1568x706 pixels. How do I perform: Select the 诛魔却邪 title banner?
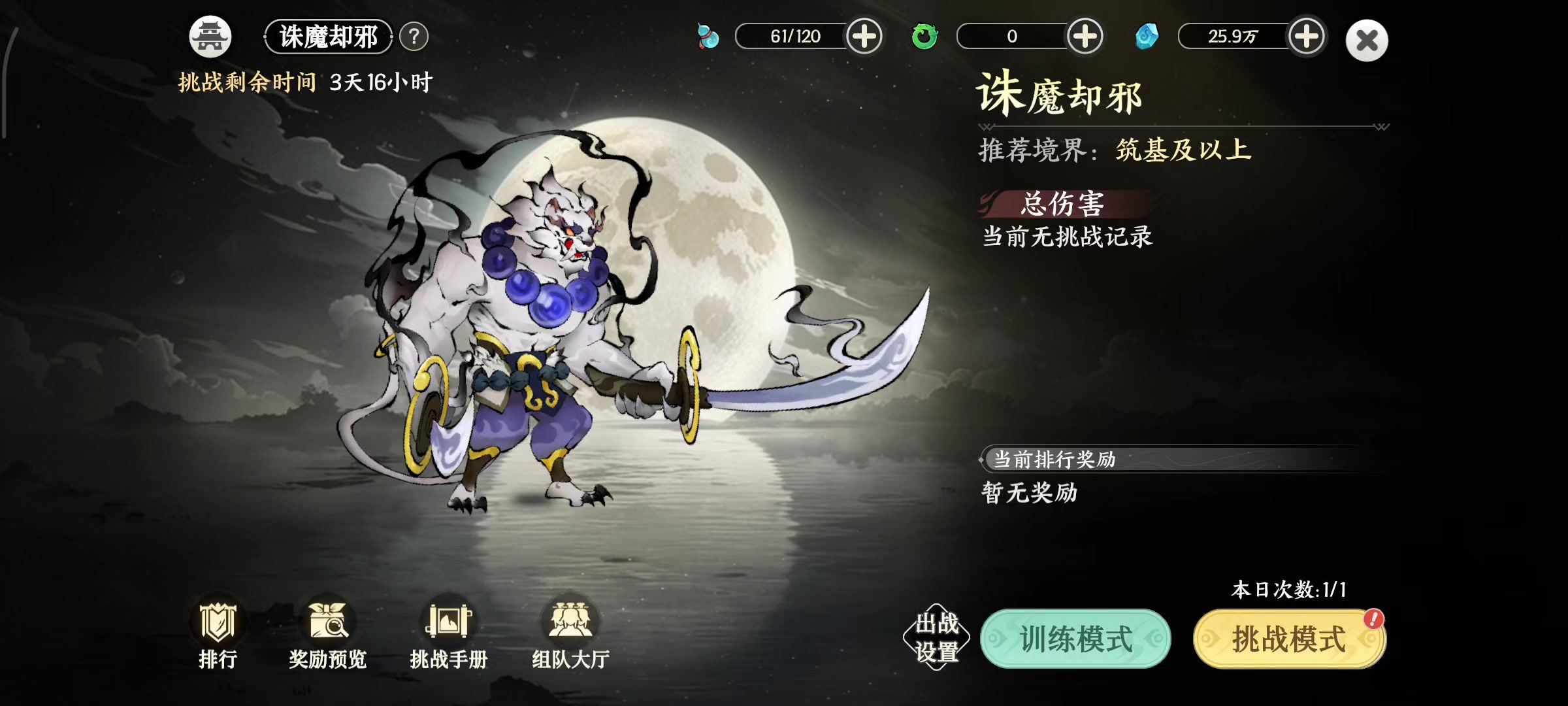[x=327, y=38]
